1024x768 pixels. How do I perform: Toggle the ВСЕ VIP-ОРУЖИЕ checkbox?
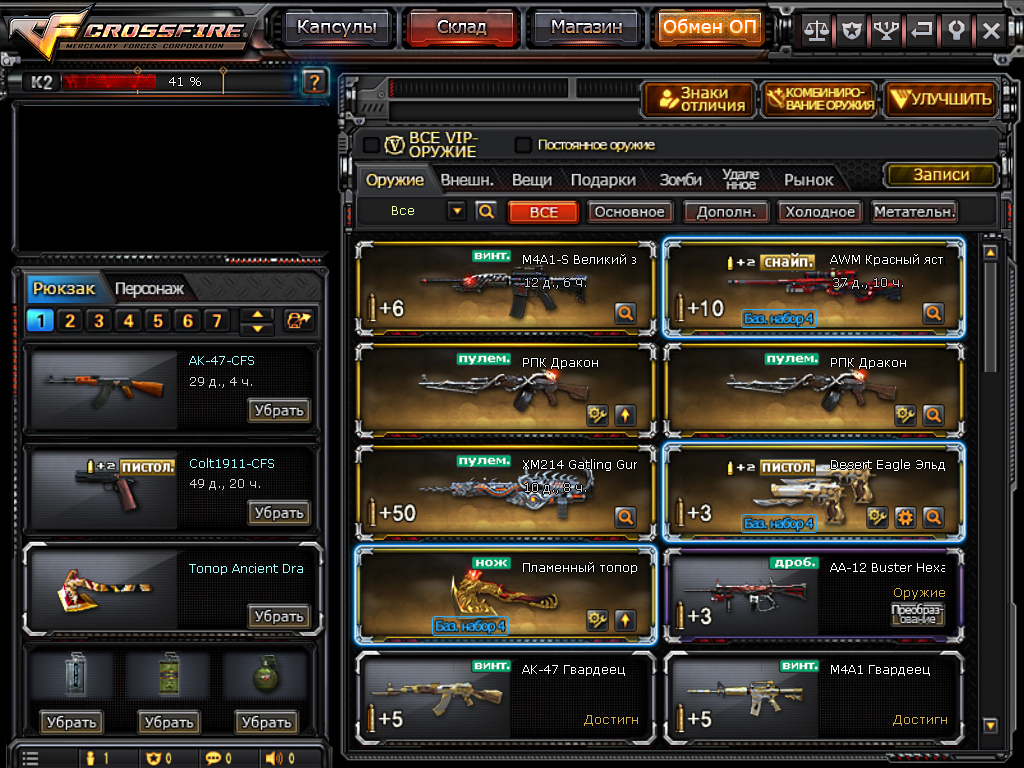371,145
